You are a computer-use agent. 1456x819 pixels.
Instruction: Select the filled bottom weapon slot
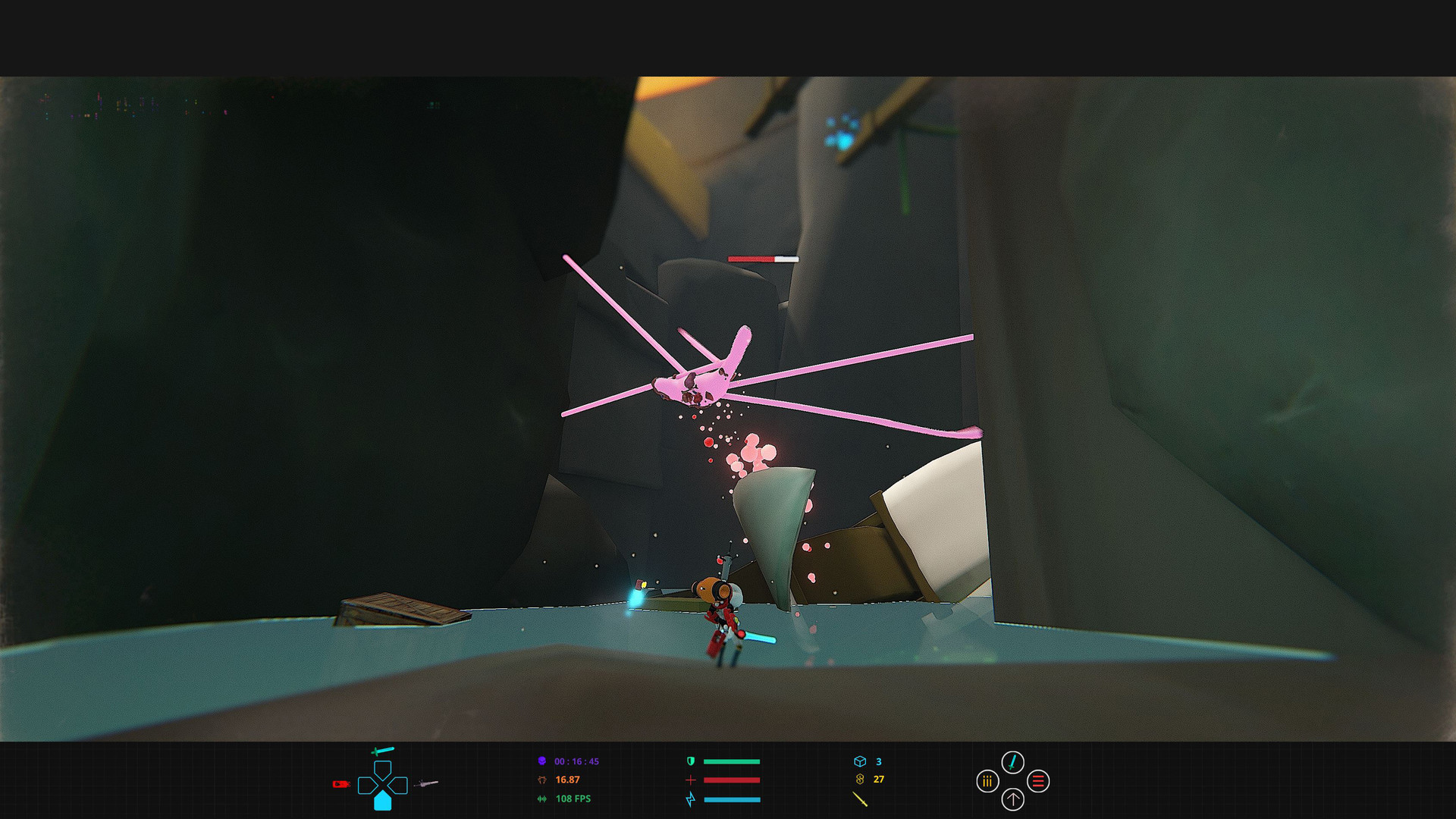[x=383, y=801]
